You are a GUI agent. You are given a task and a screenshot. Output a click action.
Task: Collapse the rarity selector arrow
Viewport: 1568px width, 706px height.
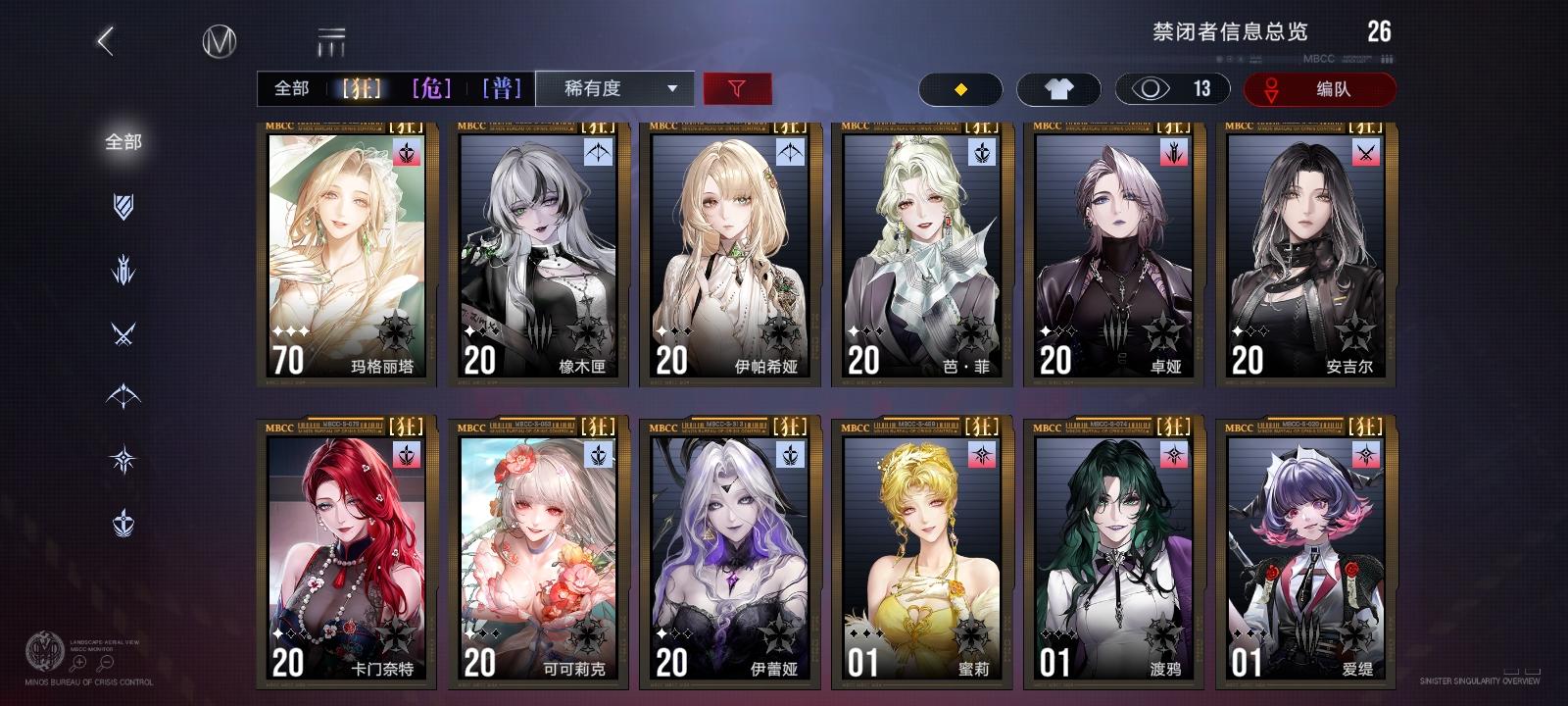[x=673, y=88]
